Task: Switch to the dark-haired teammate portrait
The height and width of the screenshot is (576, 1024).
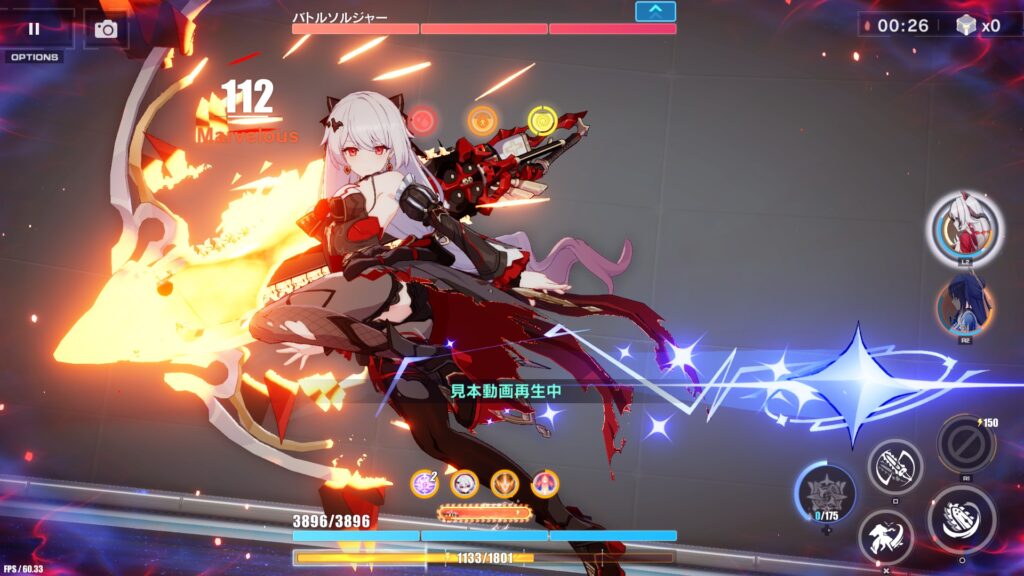Action: click(x=964, y=305)
